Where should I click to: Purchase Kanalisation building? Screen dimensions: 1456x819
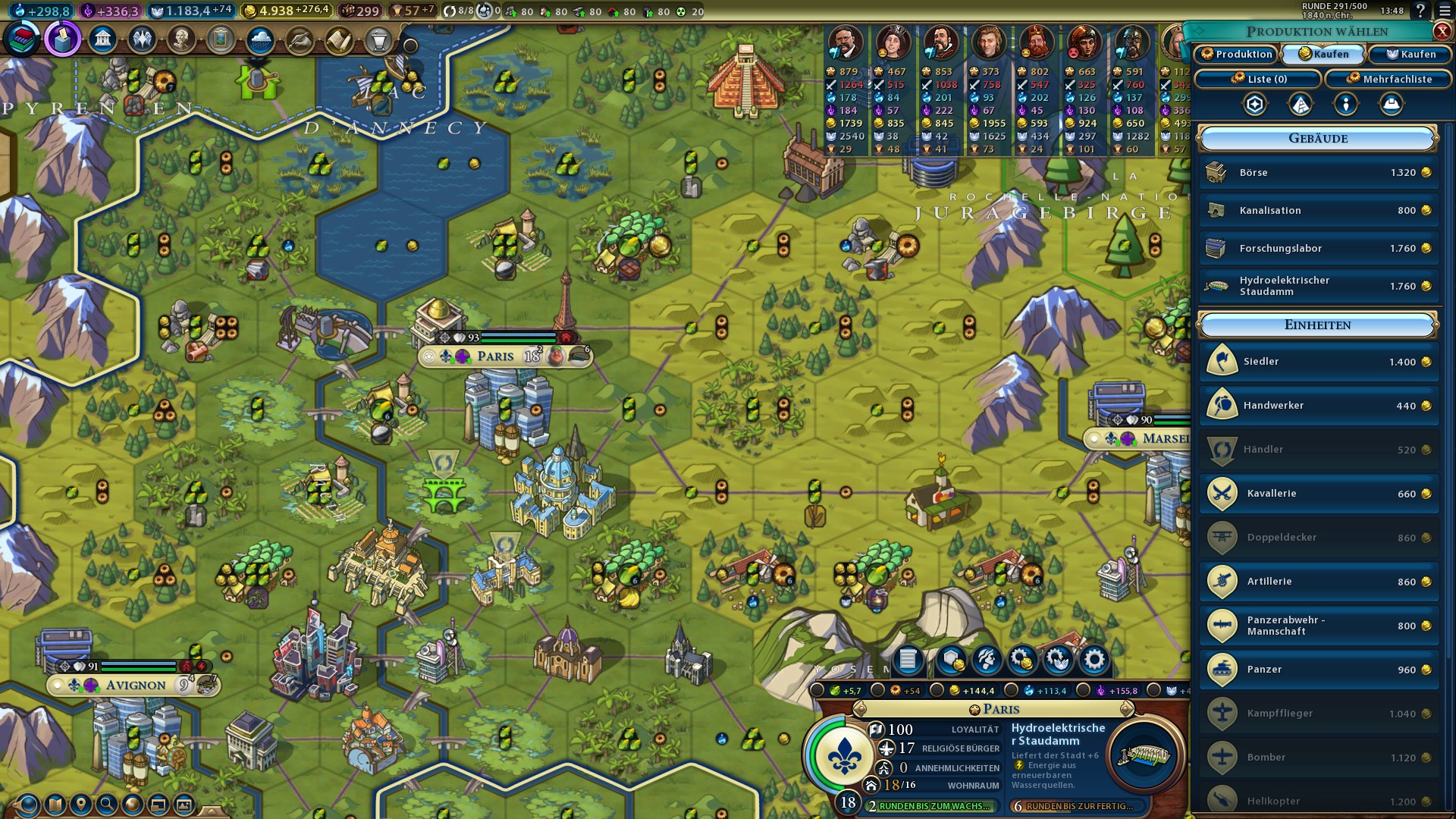[x=1319, y=211]
